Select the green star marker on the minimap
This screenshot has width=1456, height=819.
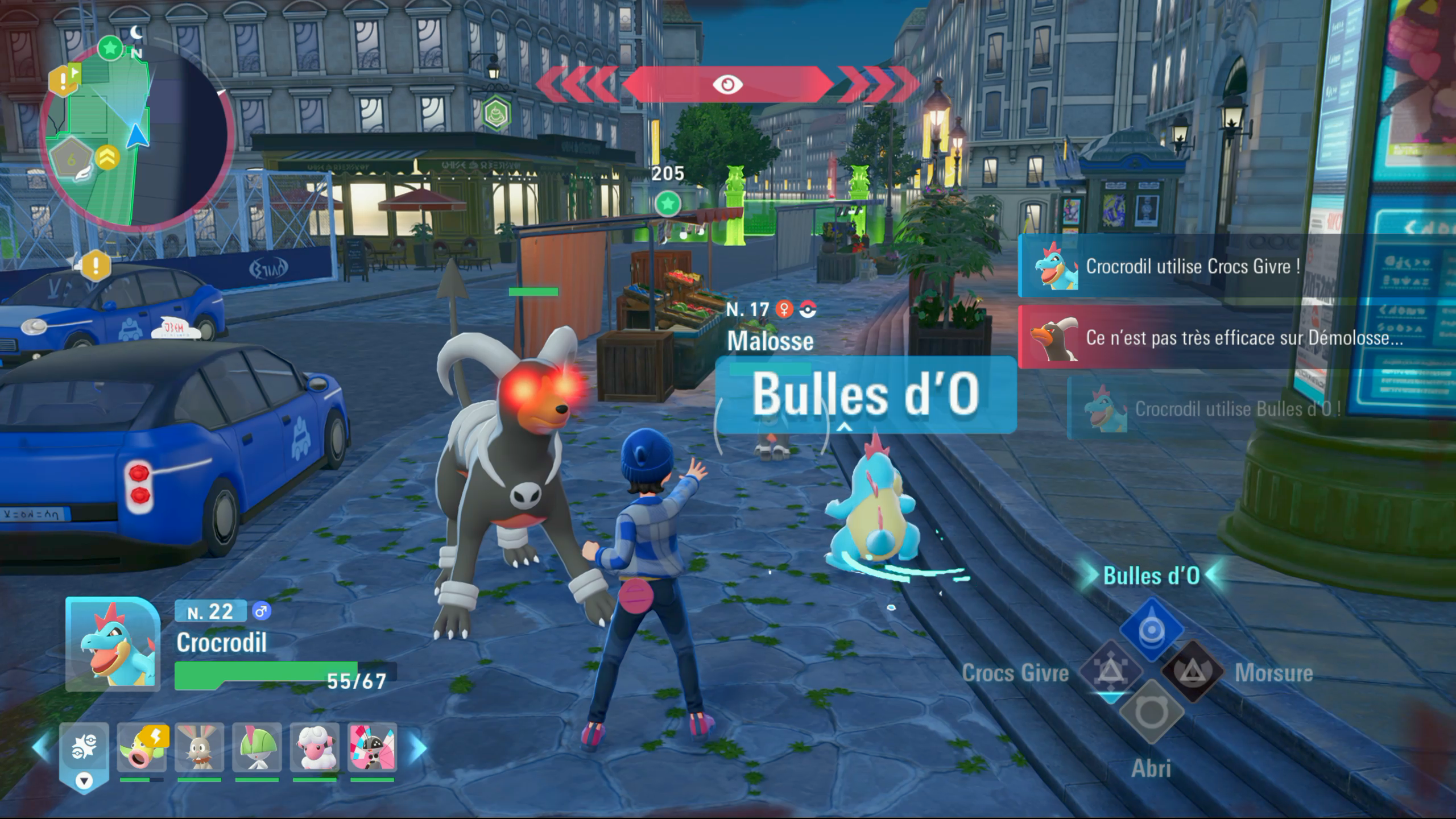(110, 48)
